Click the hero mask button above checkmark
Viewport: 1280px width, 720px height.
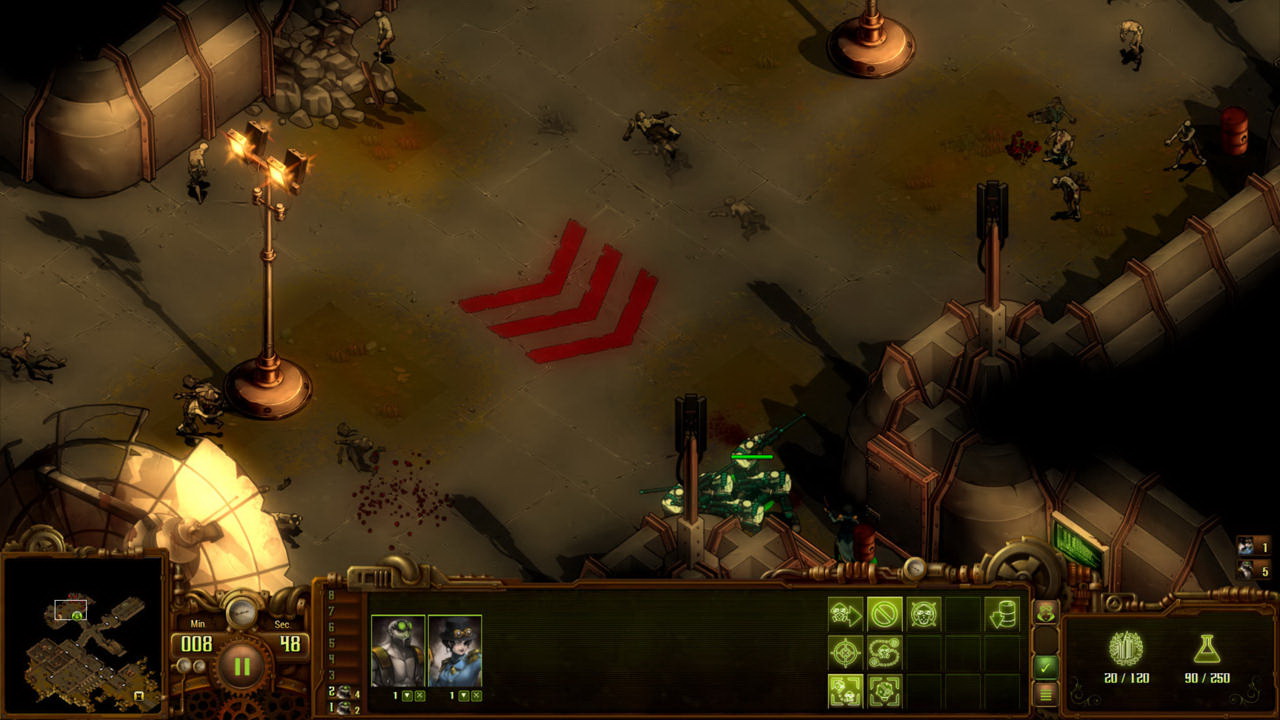(x=1046, y=612)
